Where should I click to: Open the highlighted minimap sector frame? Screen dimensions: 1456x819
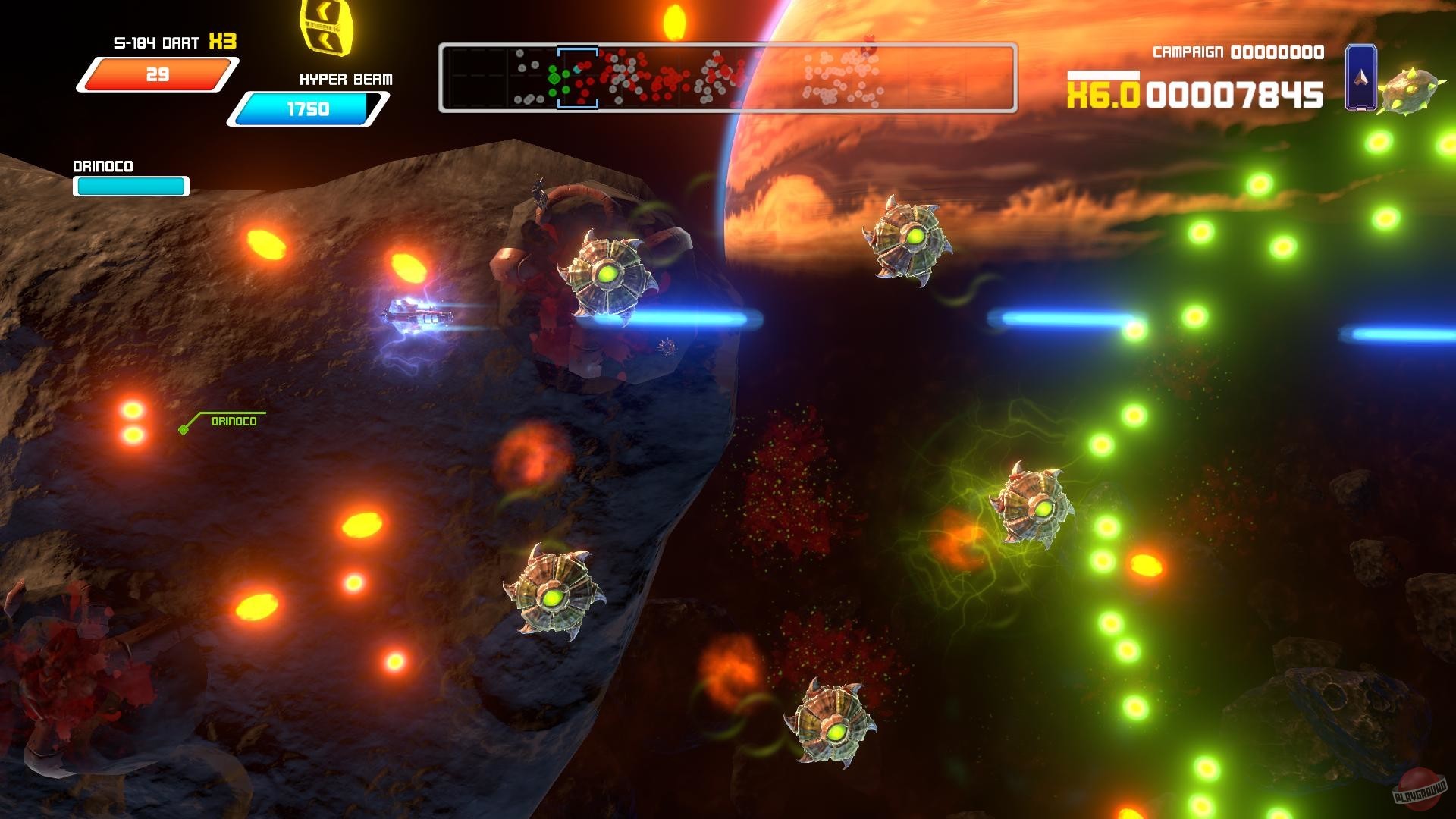(x=578, y=77)
